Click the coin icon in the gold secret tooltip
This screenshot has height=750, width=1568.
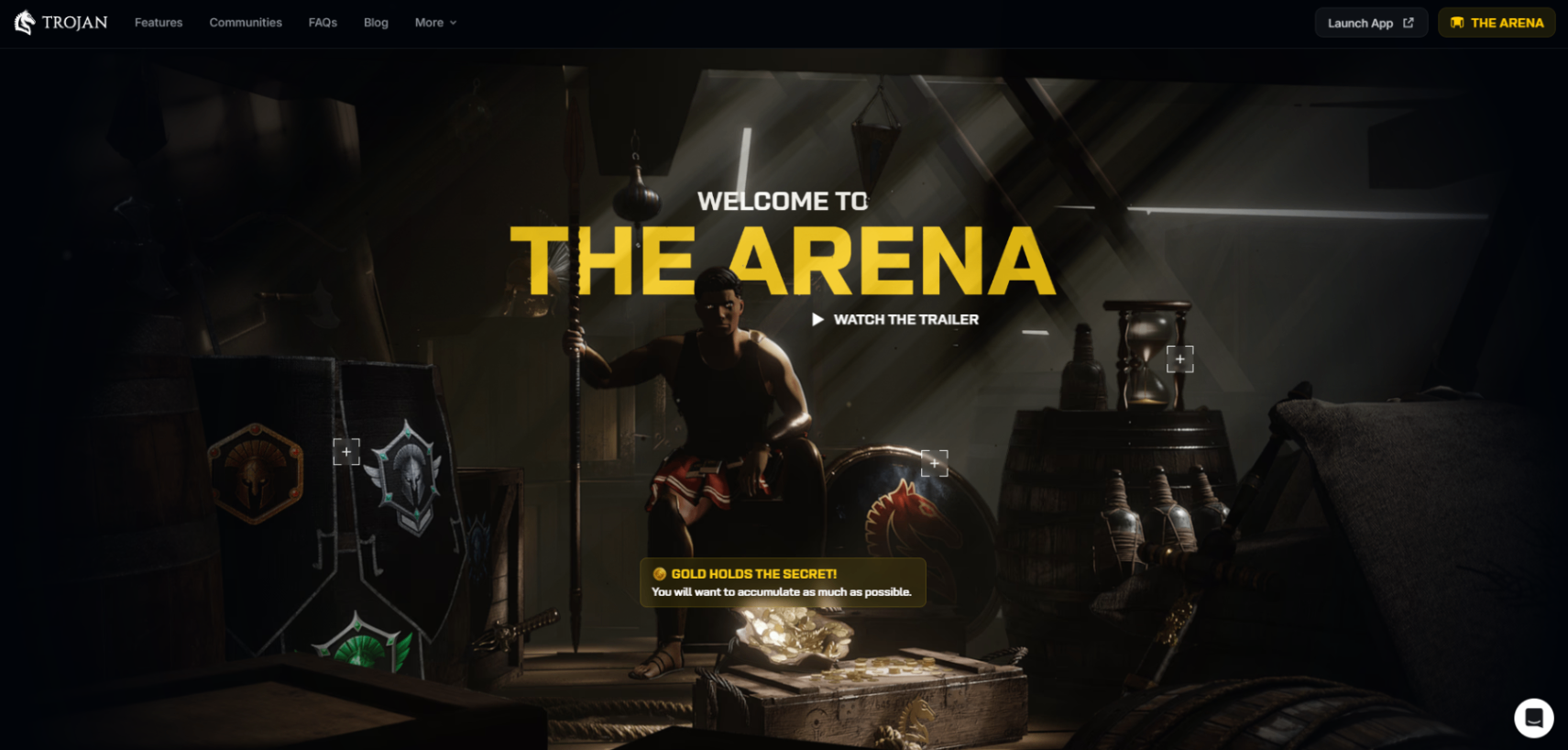(658, 572)
